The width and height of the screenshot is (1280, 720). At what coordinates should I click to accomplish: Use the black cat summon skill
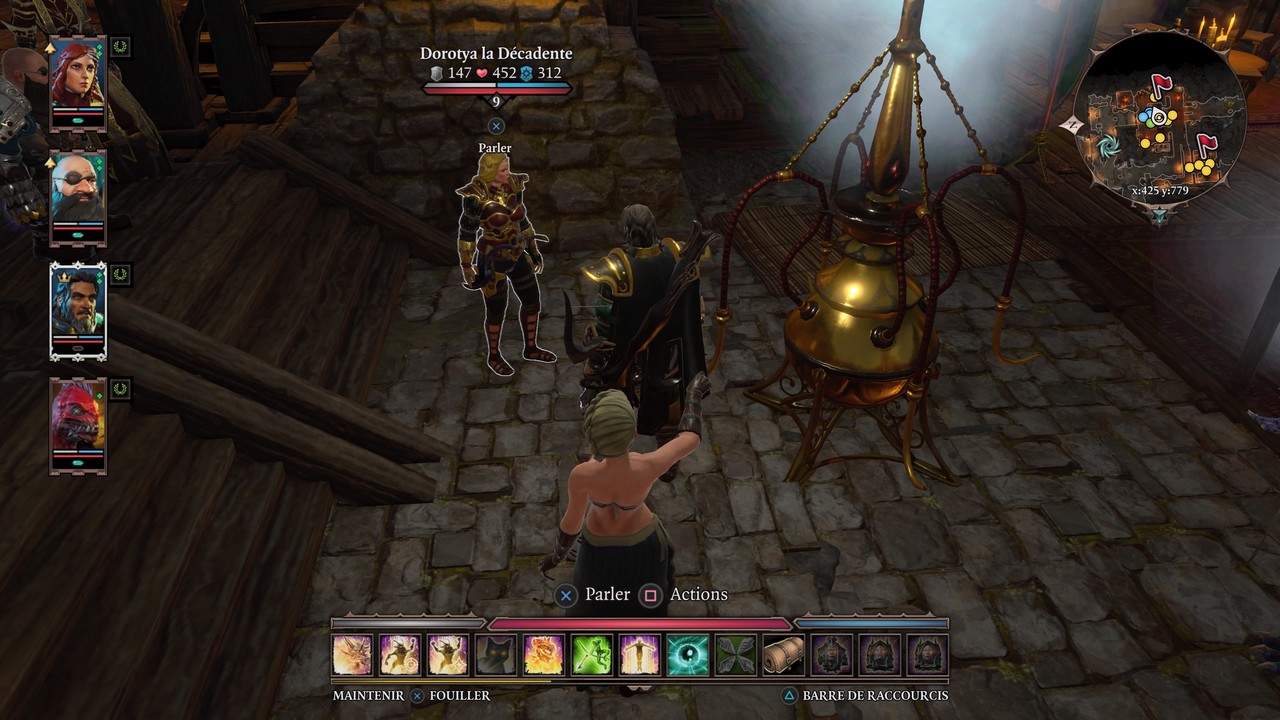point(496,655)
